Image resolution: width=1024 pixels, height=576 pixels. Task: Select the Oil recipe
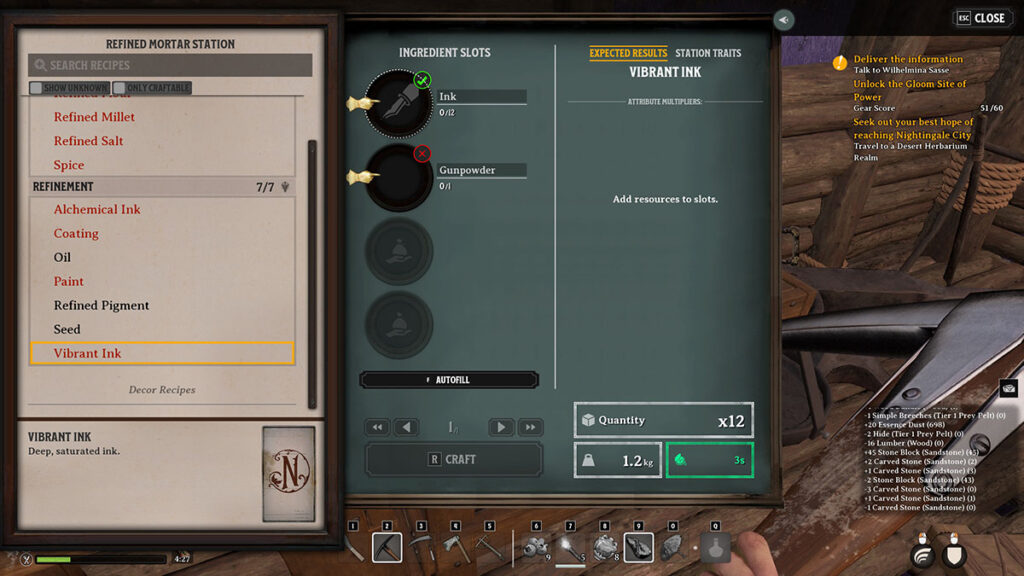(x=62, y=257)
